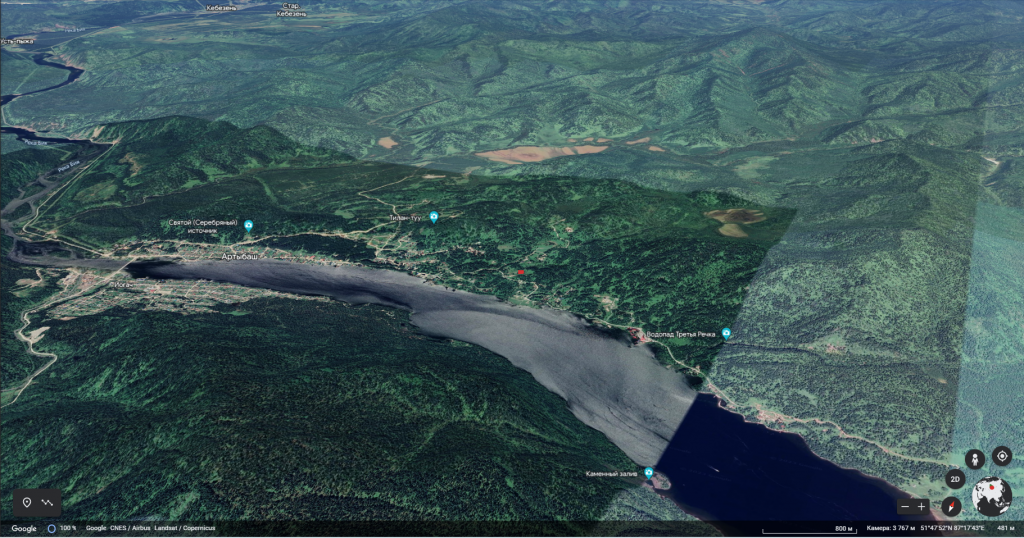Click the mini globe overview
Screen dimensions: 1024x538
[992, 496]
